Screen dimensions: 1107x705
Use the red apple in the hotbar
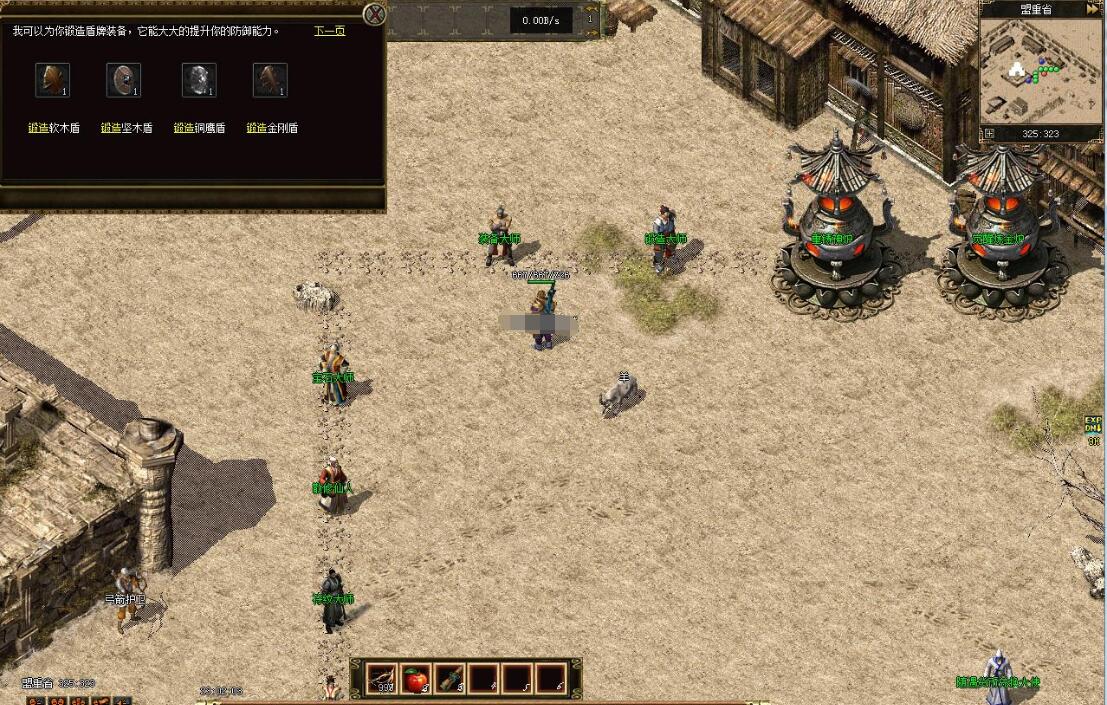click(x=415, y=679)
